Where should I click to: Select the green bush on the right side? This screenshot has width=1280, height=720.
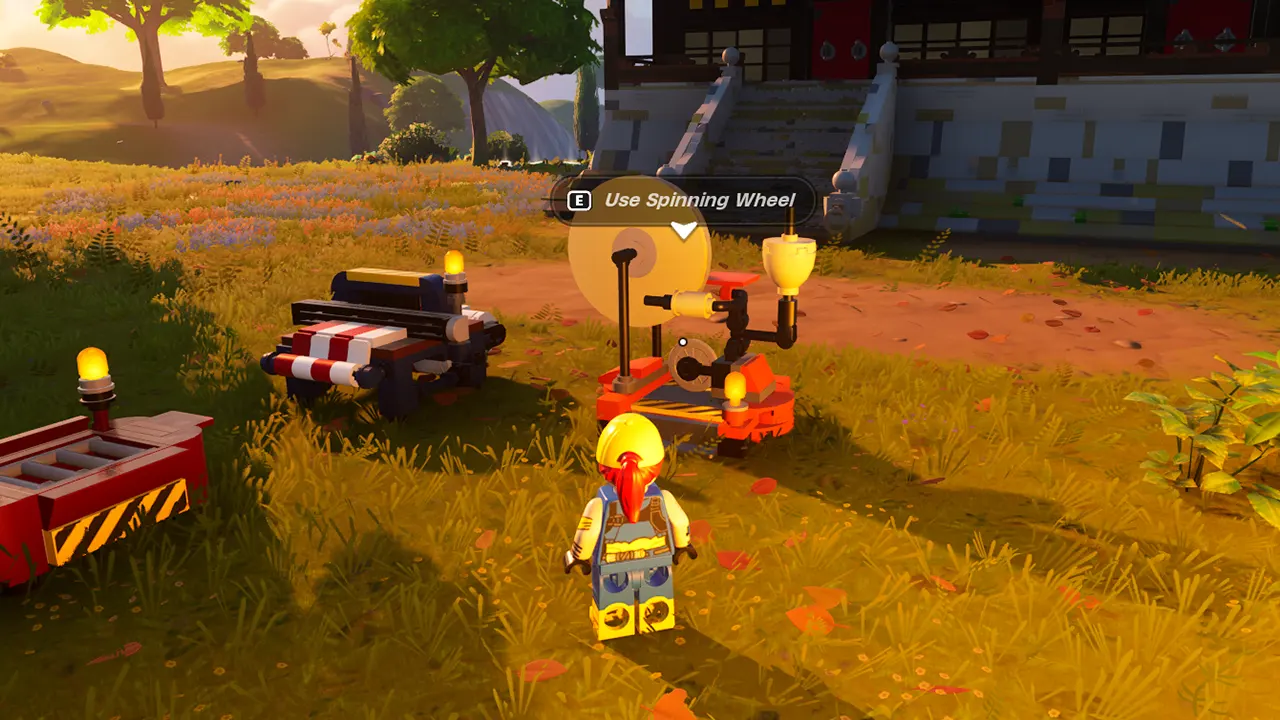(x=1215, y=430)
